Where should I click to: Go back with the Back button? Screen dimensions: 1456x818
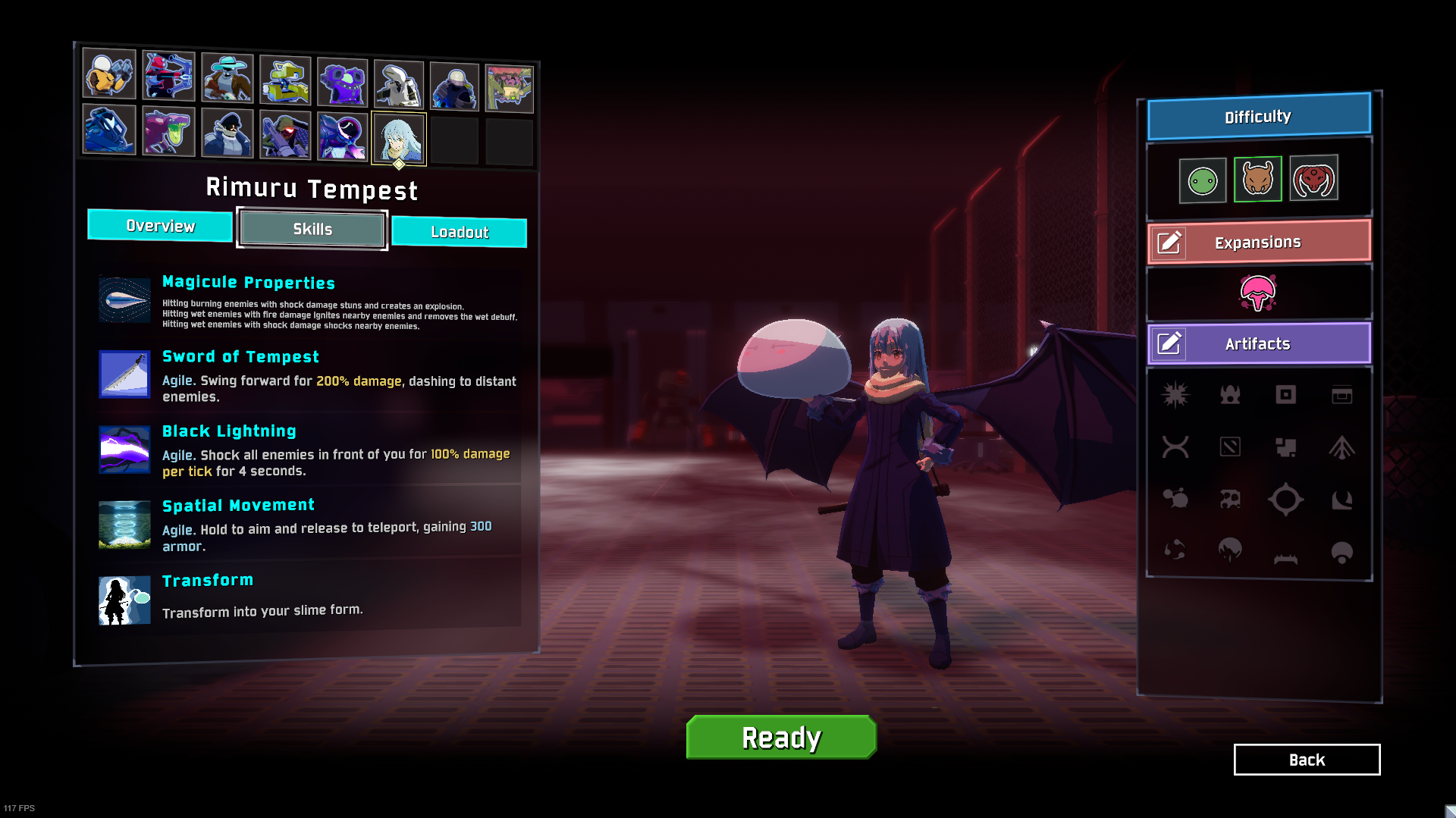(x=1307, y=760)
